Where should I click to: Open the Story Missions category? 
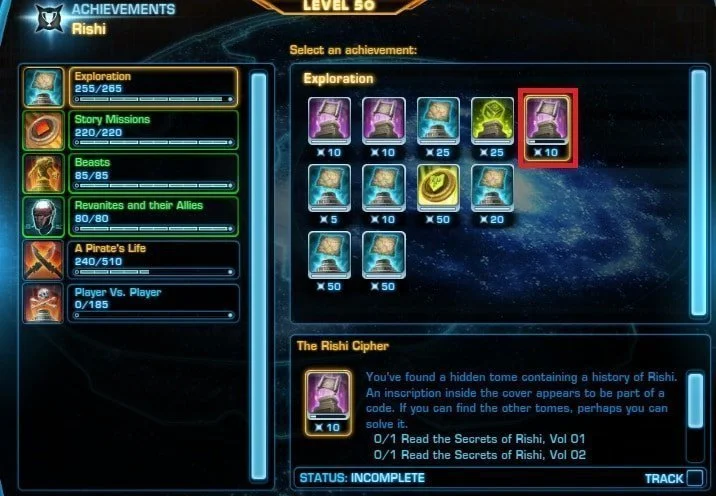click(155, 130)
